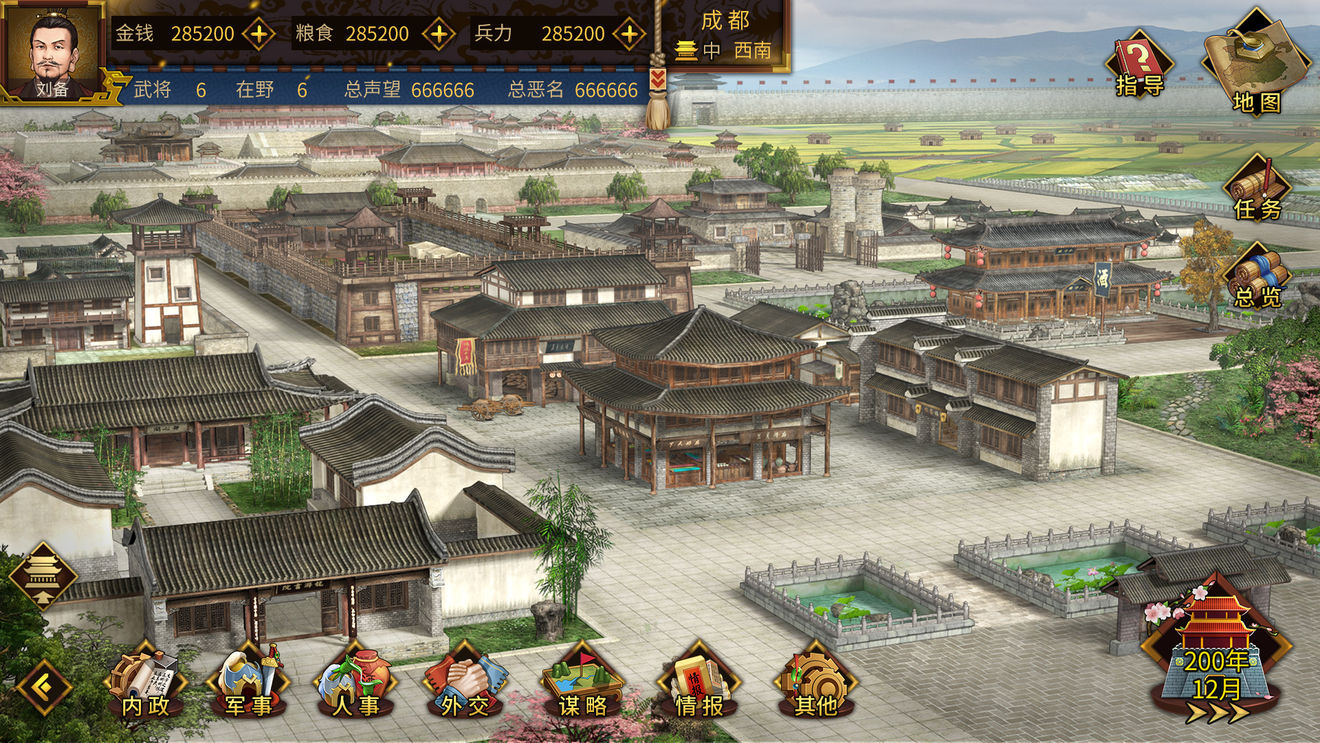Add more 金钱 gold with plus button
Image resolution: width=1320 pixels, height=743 pixels.
259,33
